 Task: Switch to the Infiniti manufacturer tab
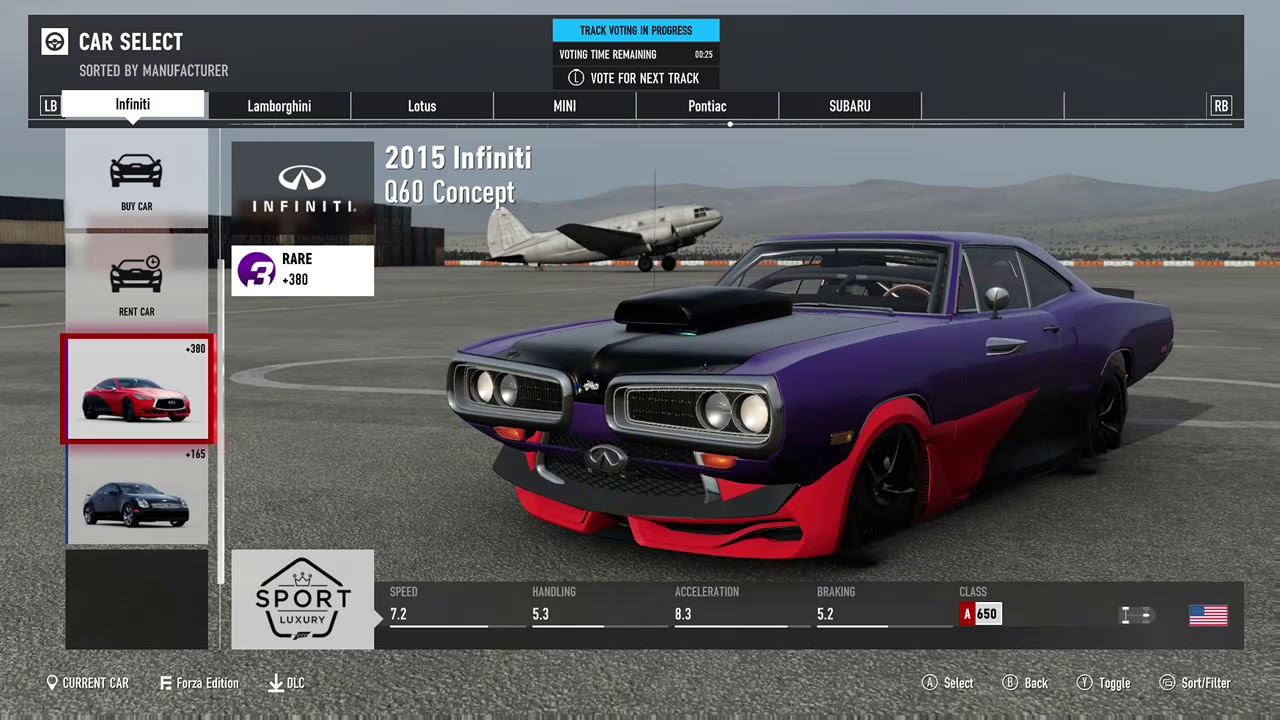pos(133,105)
